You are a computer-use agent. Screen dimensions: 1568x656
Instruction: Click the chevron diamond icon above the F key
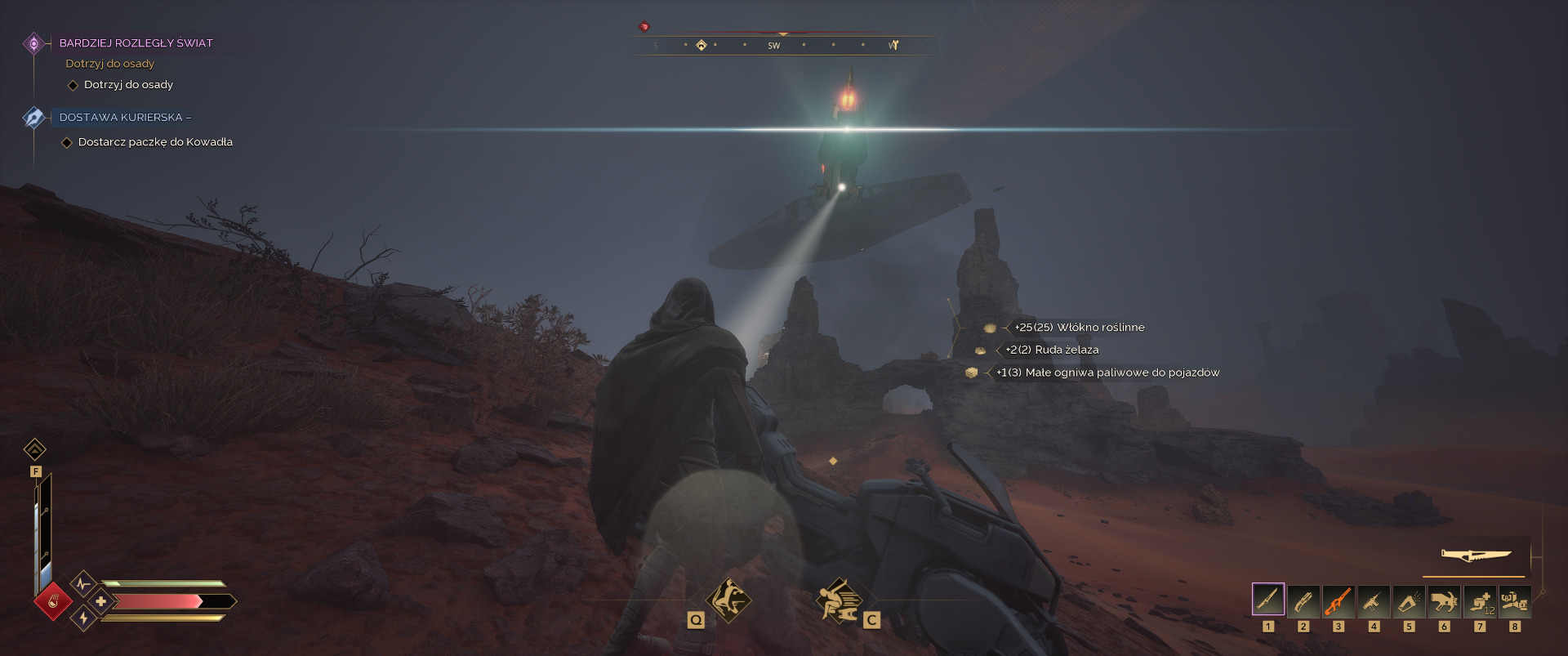pos(35,449)
